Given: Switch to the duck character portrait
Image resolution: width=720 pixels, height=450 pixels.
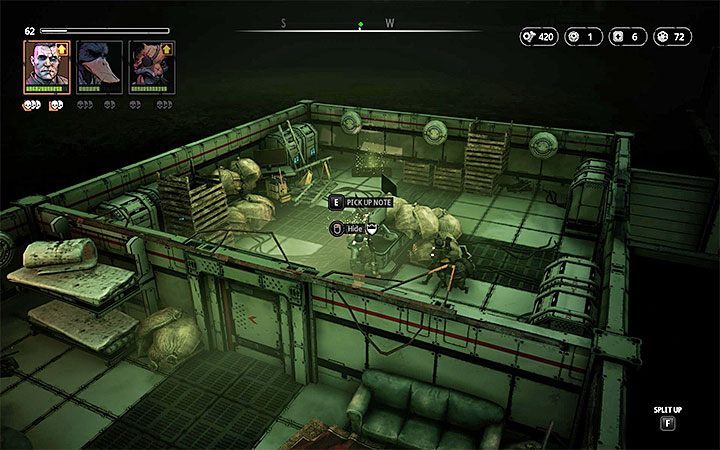Looking at the screenshot, I should pos(98,65).
